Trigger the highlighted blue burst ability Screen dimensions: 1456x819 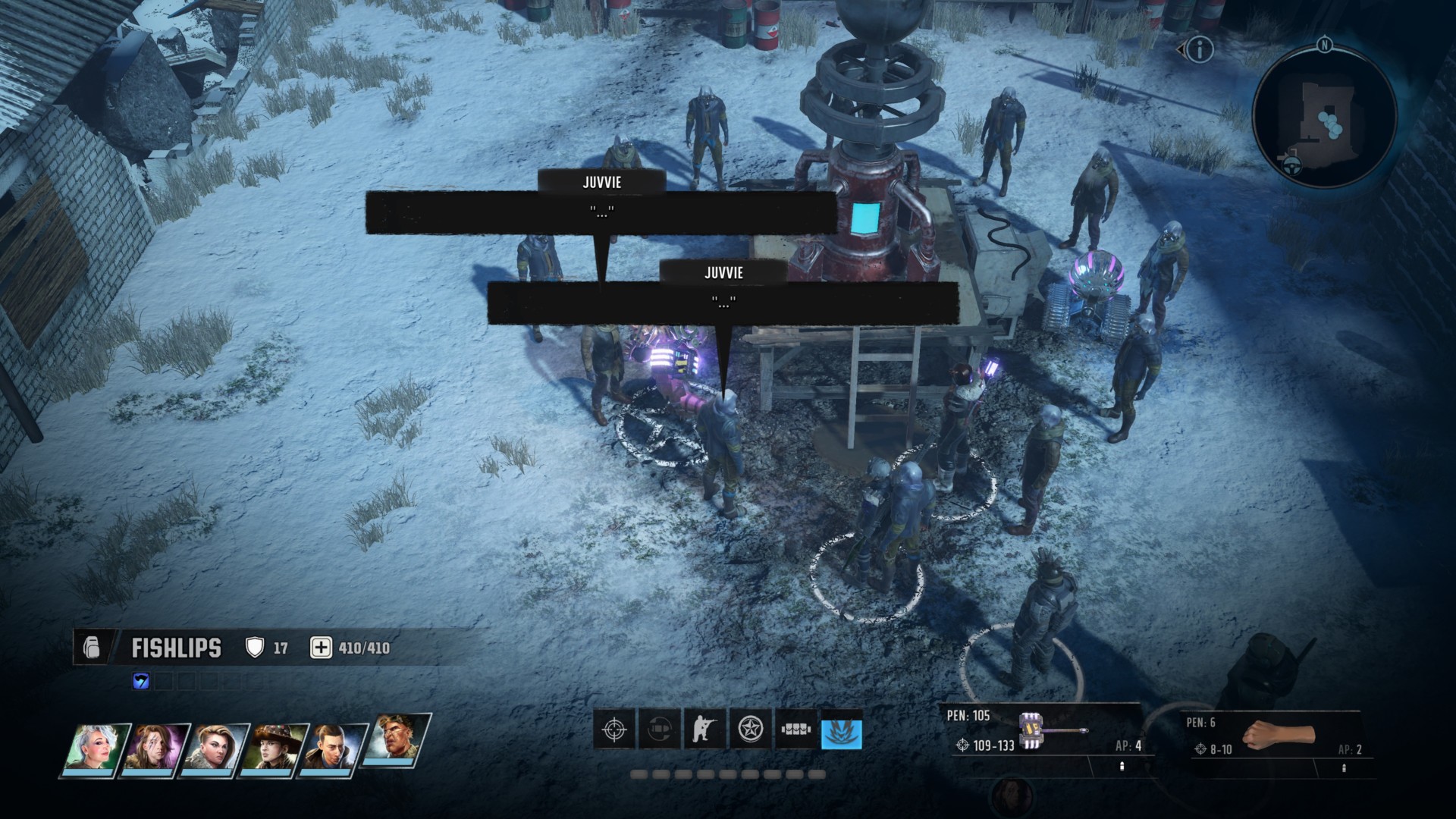[x=842, y=731]
